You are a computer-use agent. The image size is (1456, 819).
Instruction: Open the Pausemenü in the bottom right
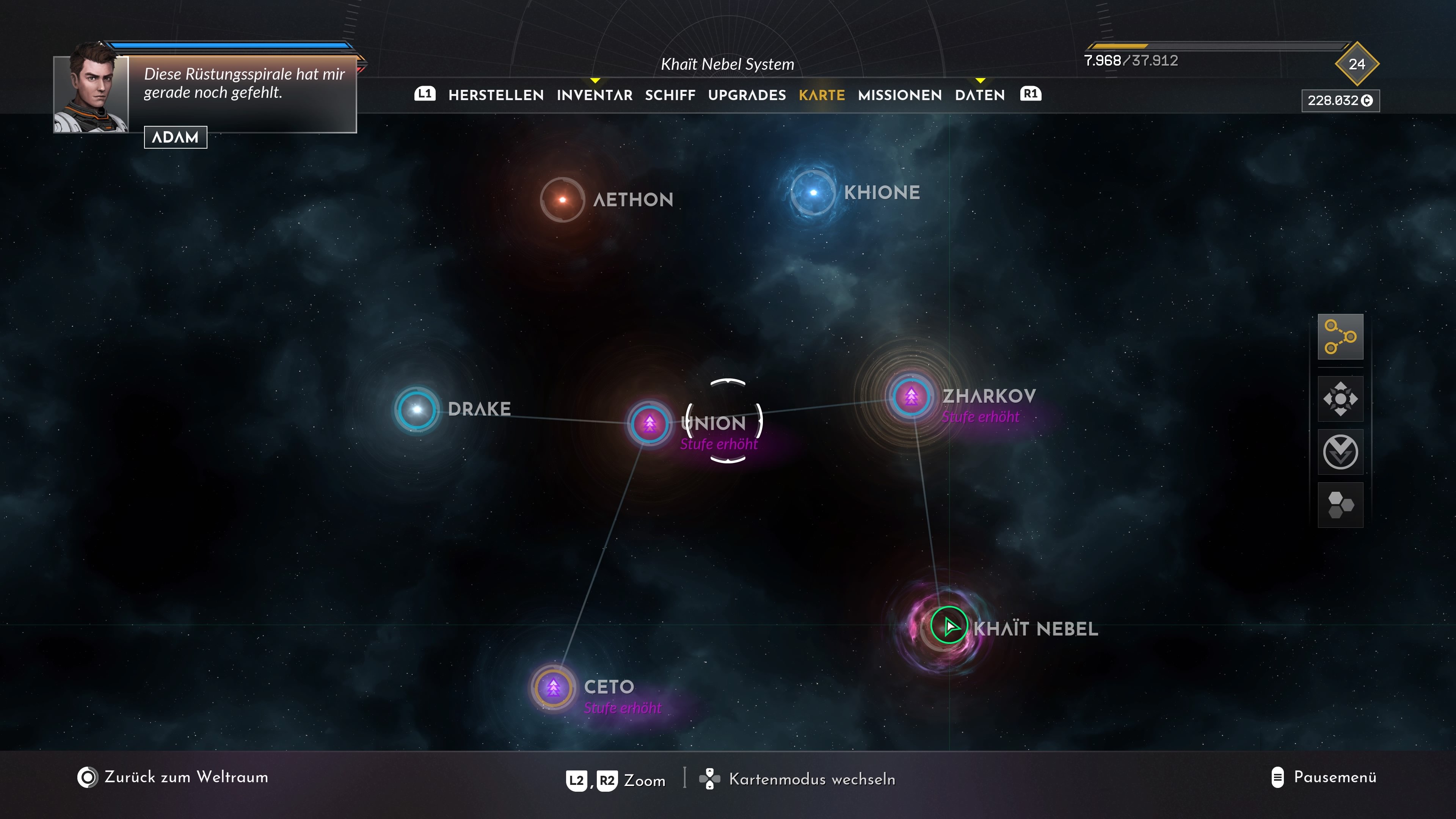tap(1335, 777)
